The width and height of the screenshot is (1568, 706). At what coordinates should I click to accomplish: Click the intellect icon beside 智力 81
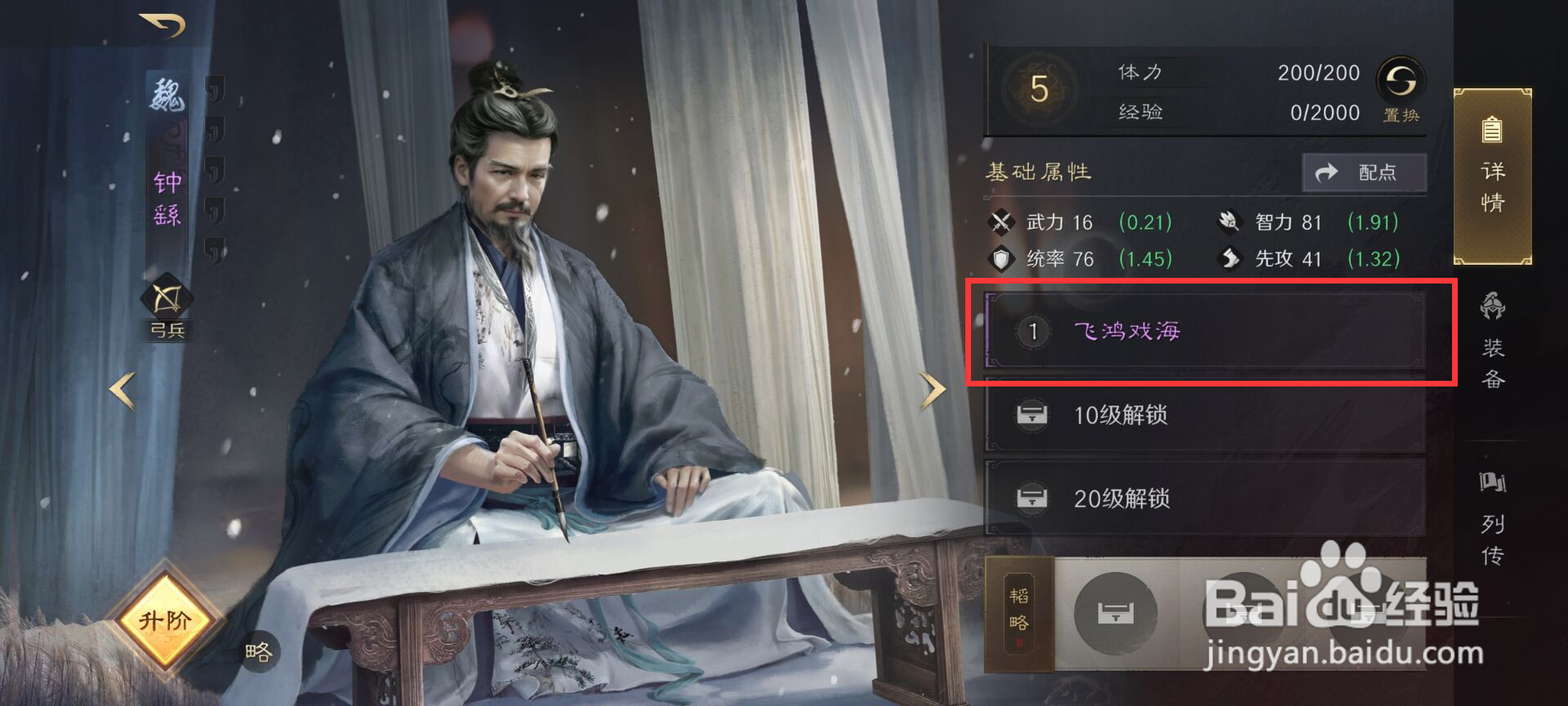1228,221
